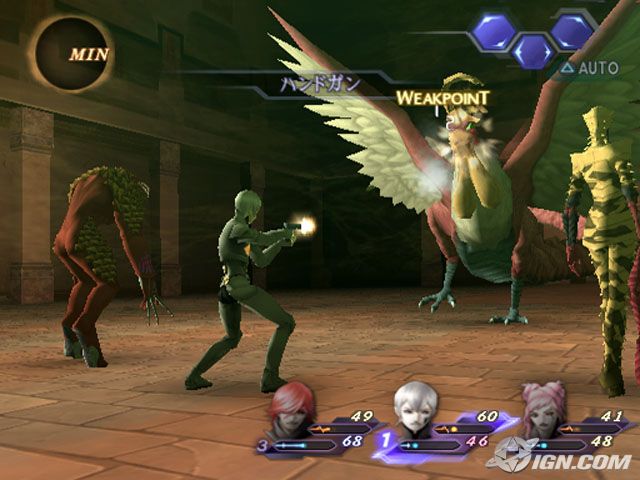Viewport: 640px width, 480px height.
Task: Toggle the AUTO battle option
Action: click(x=590, y=69)
